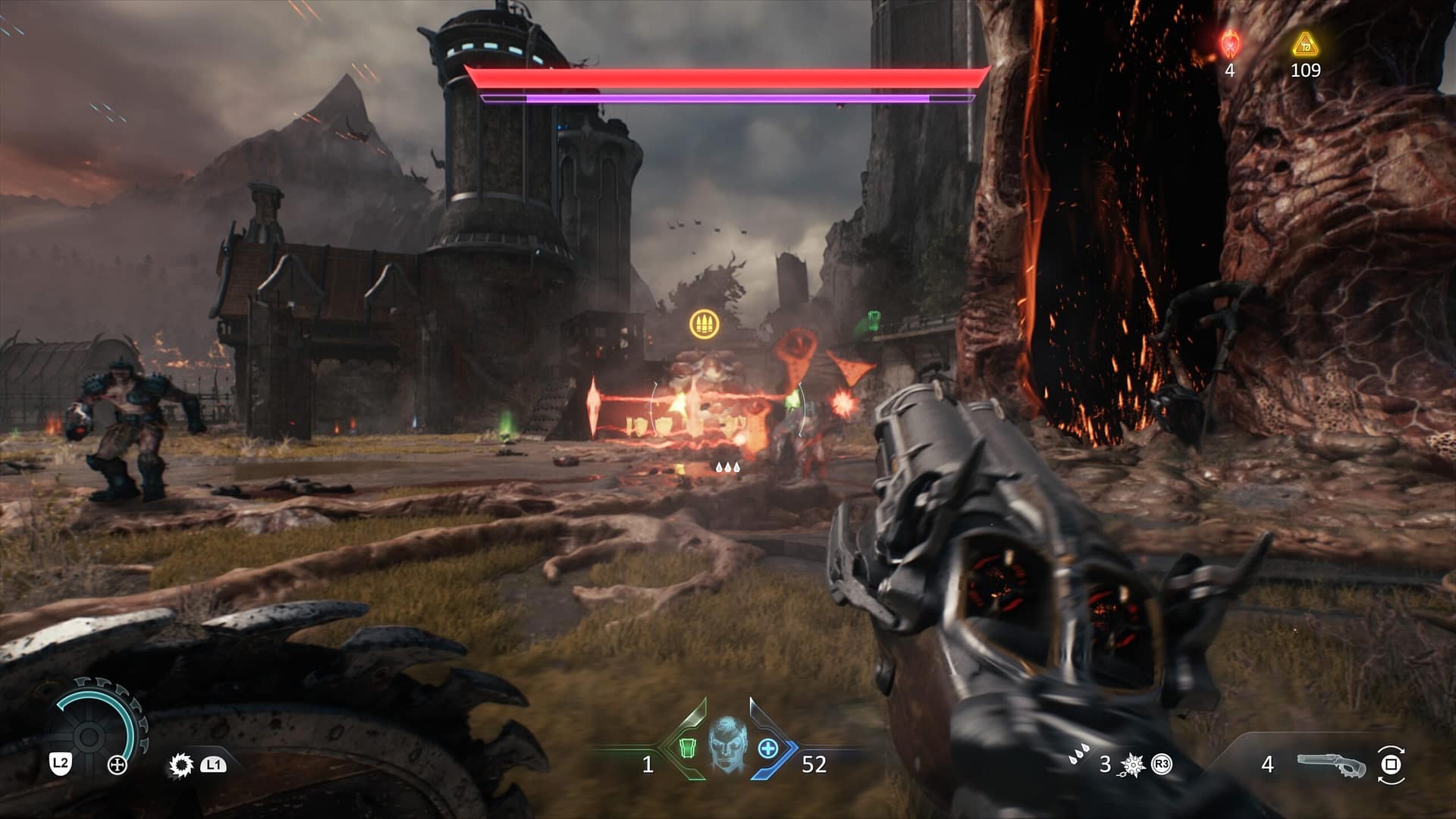Screen dimensions: 1456x819
Task: Click the spiked mace icon beside R3
Action: 1131,765
